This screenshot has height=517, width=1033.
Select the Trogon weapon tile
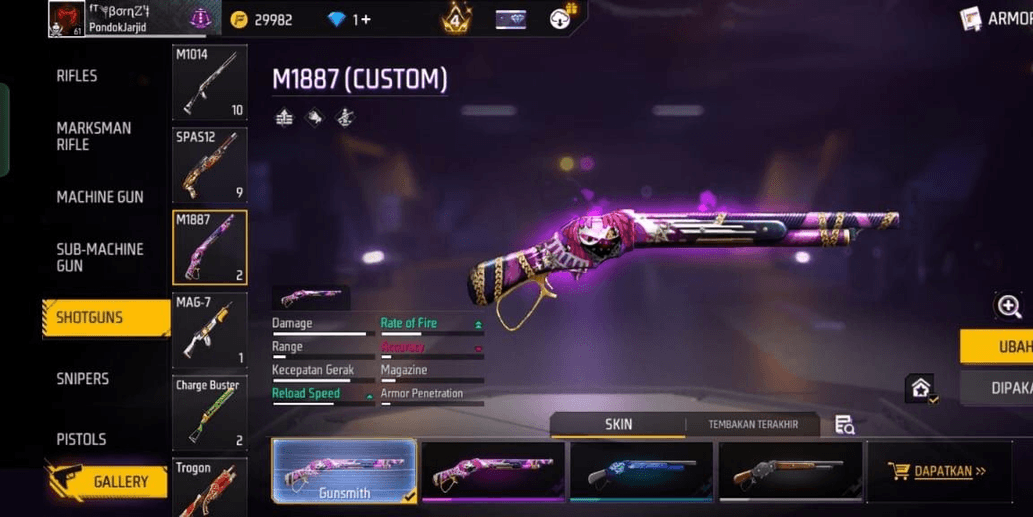209,487
